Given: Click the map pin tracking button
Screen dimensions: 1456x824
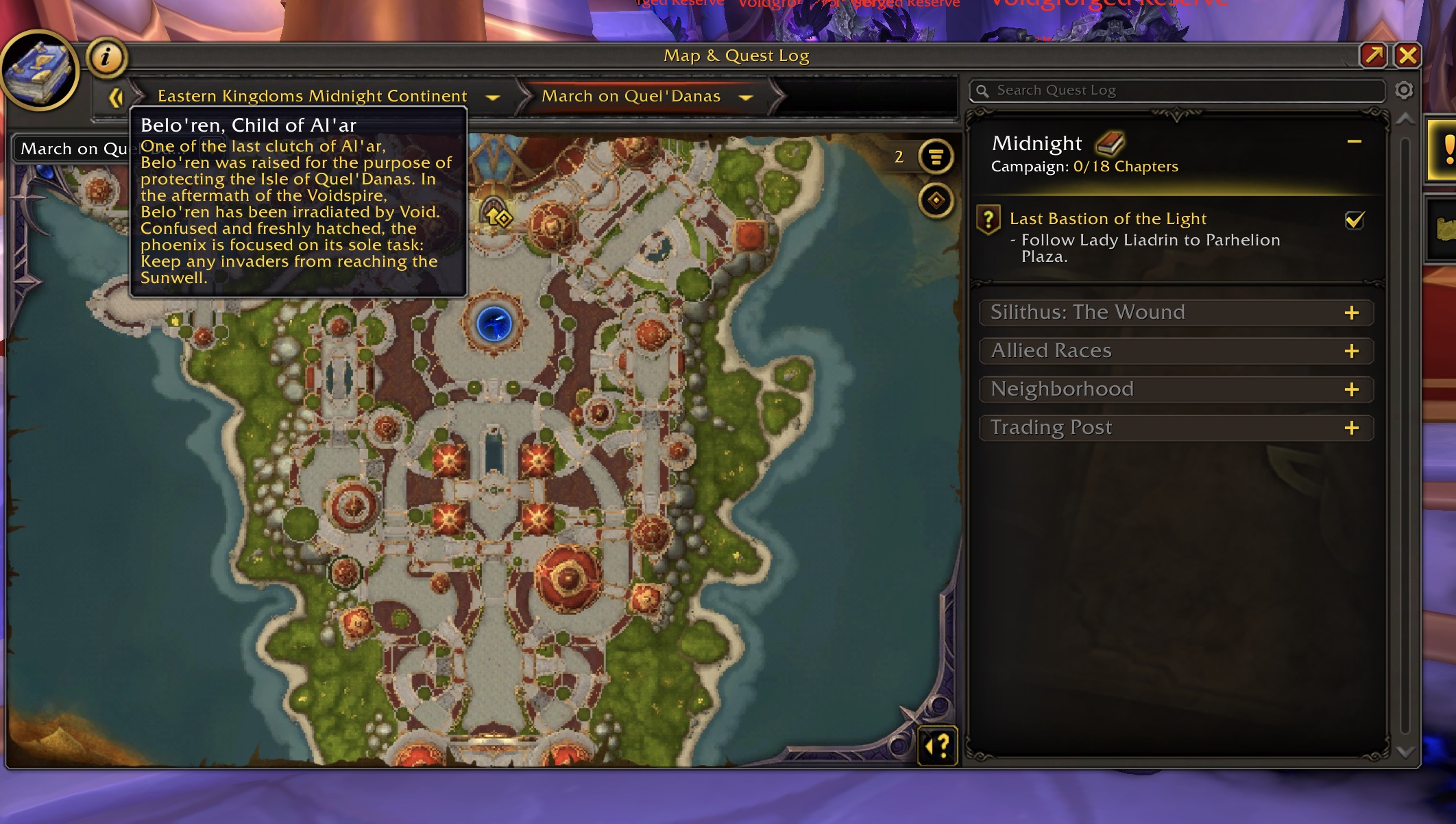Looking at the screenshot, I should coord(936,201).
